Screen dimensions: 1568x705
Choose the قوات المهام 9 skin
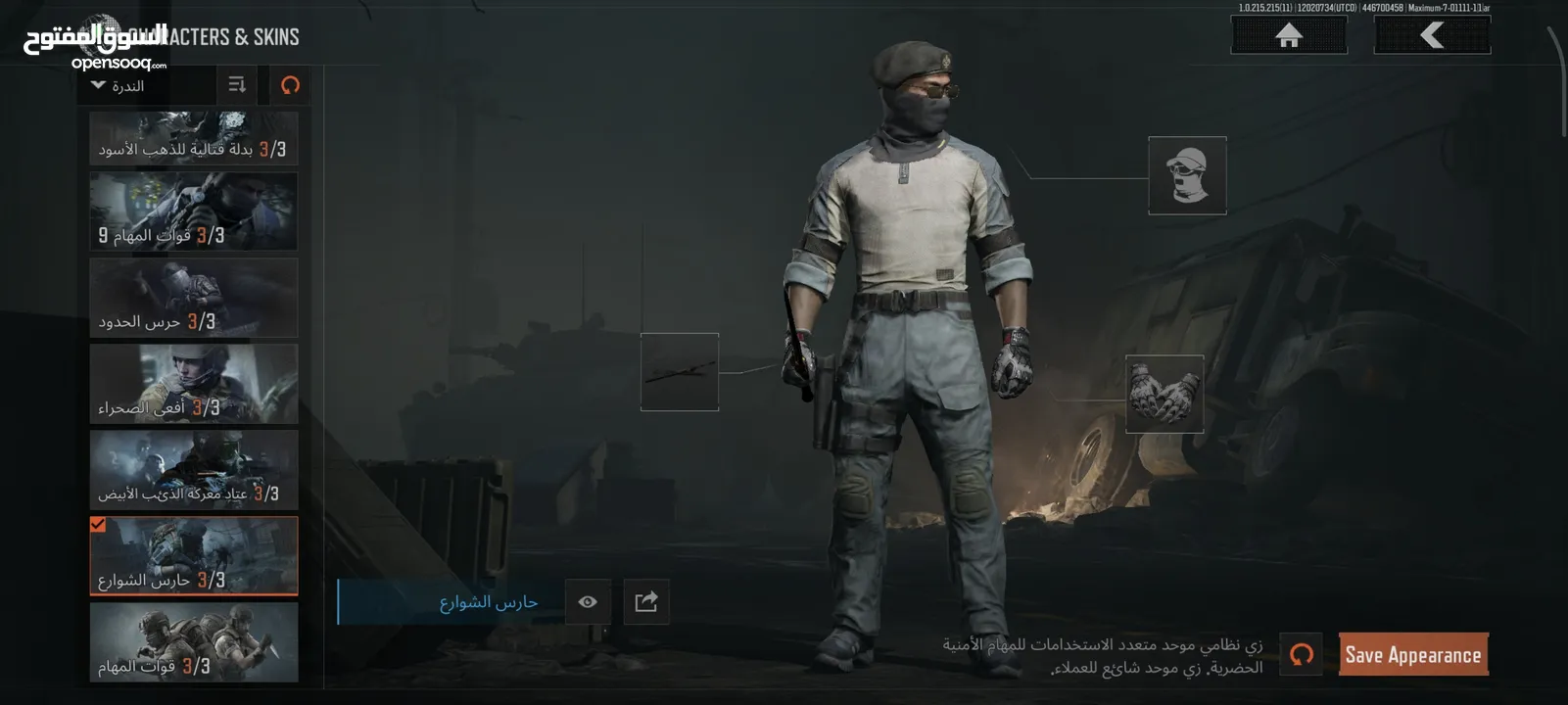tap(194, 211)
